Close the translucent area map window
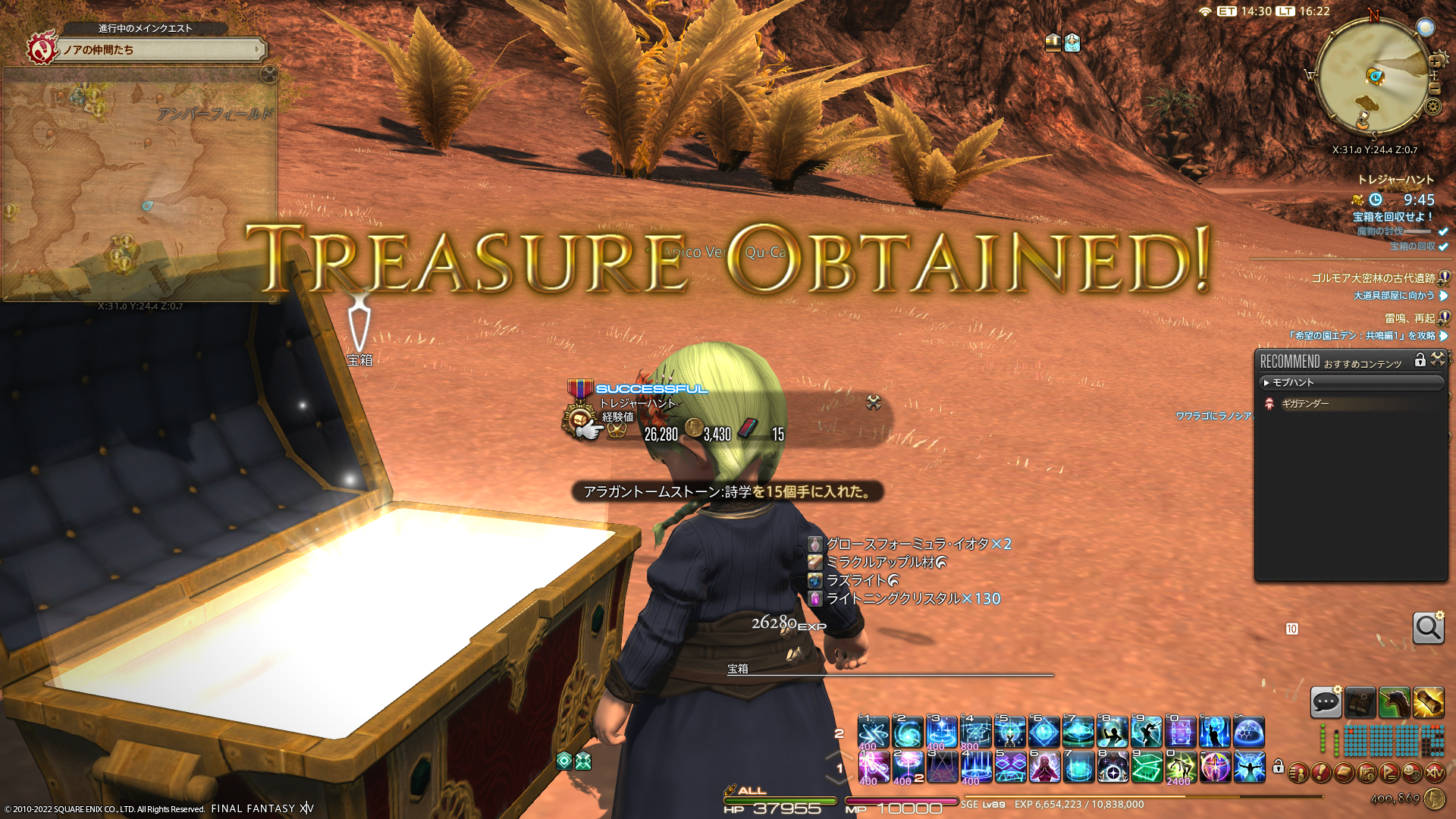The height and width of the screenshot is (819, 1456). coord(269,74)
